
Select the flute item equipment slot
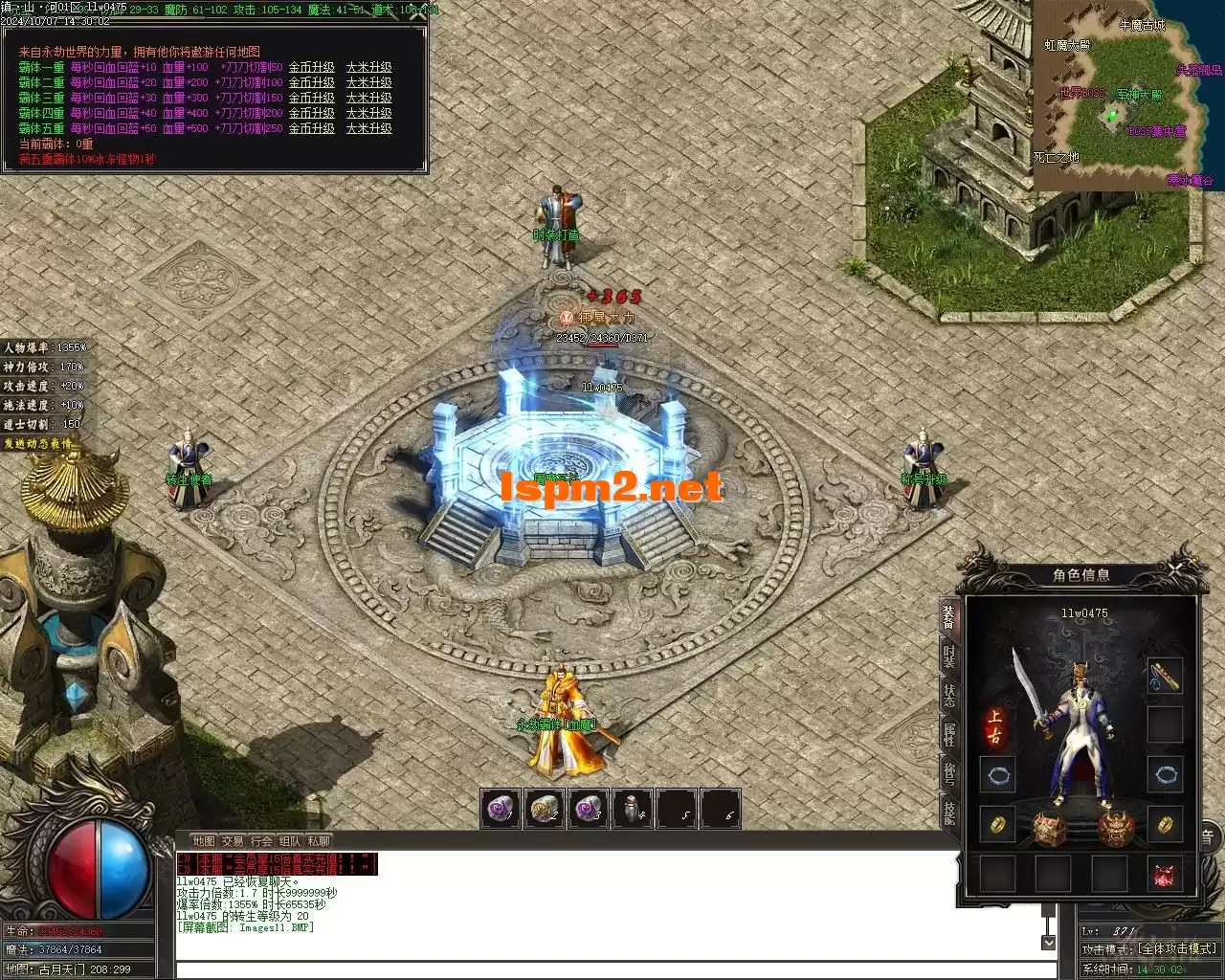(1165, 676)
